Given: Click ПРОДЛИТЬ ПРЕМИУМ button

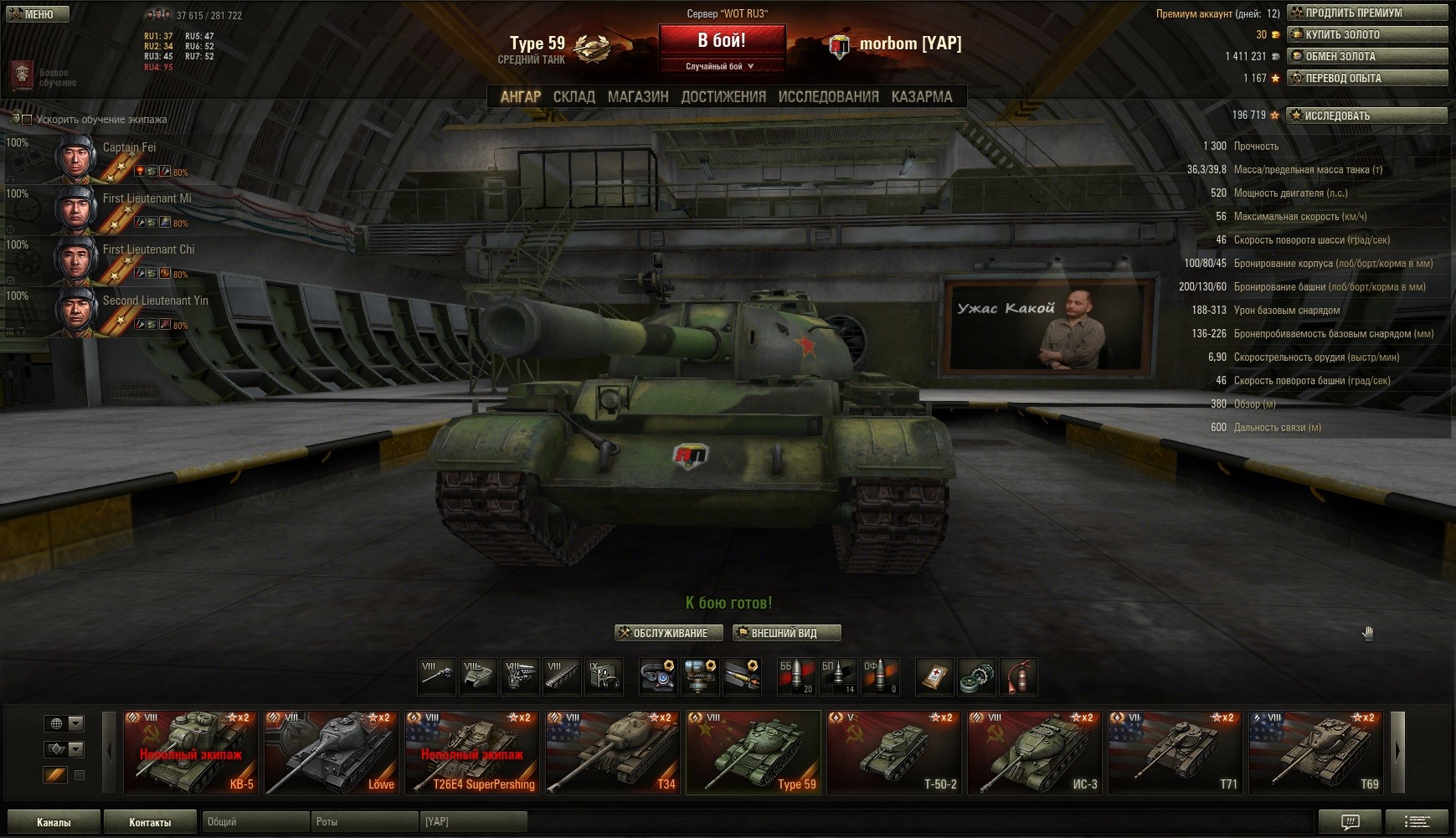Looking at the screenshot, I should point(1367,13).
